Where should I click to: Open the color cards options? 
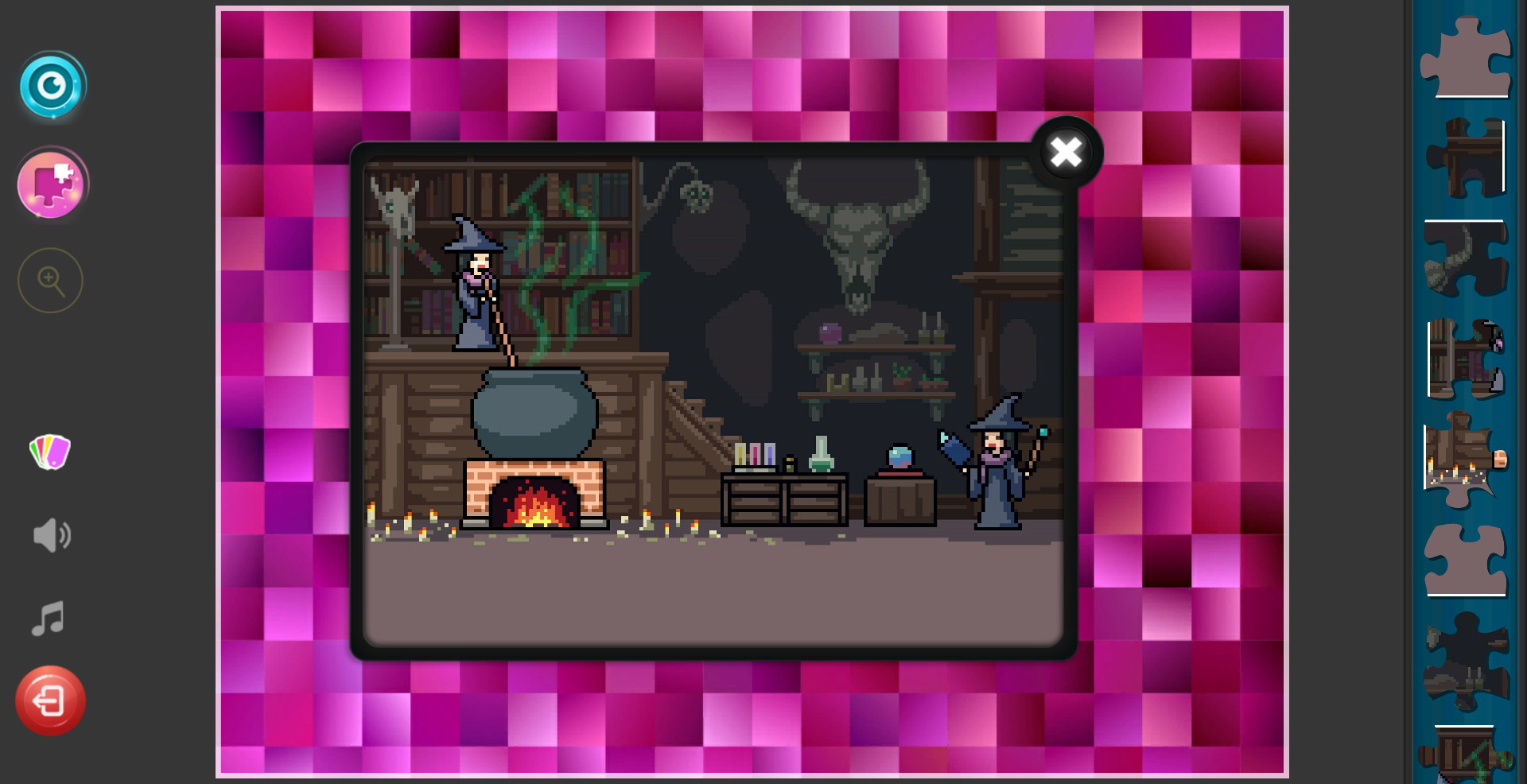(49, 453)
